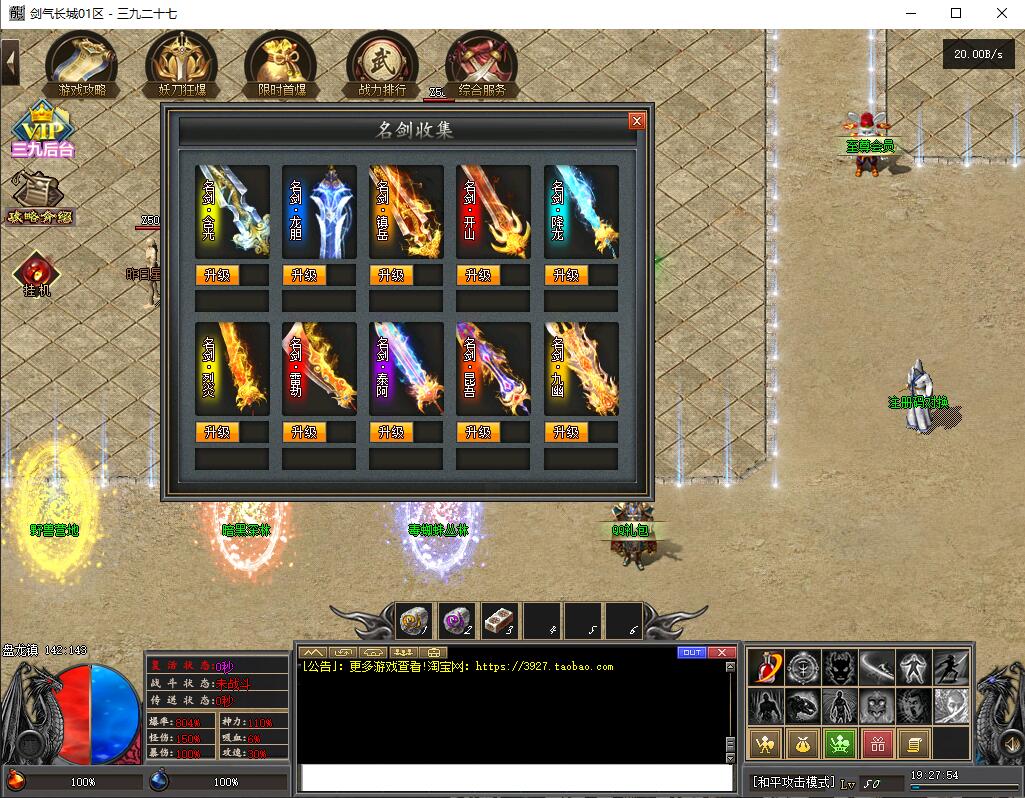Activate the red potion skill icon
This screenshot has height=798, width=1025.
click(x=767, y=668)
